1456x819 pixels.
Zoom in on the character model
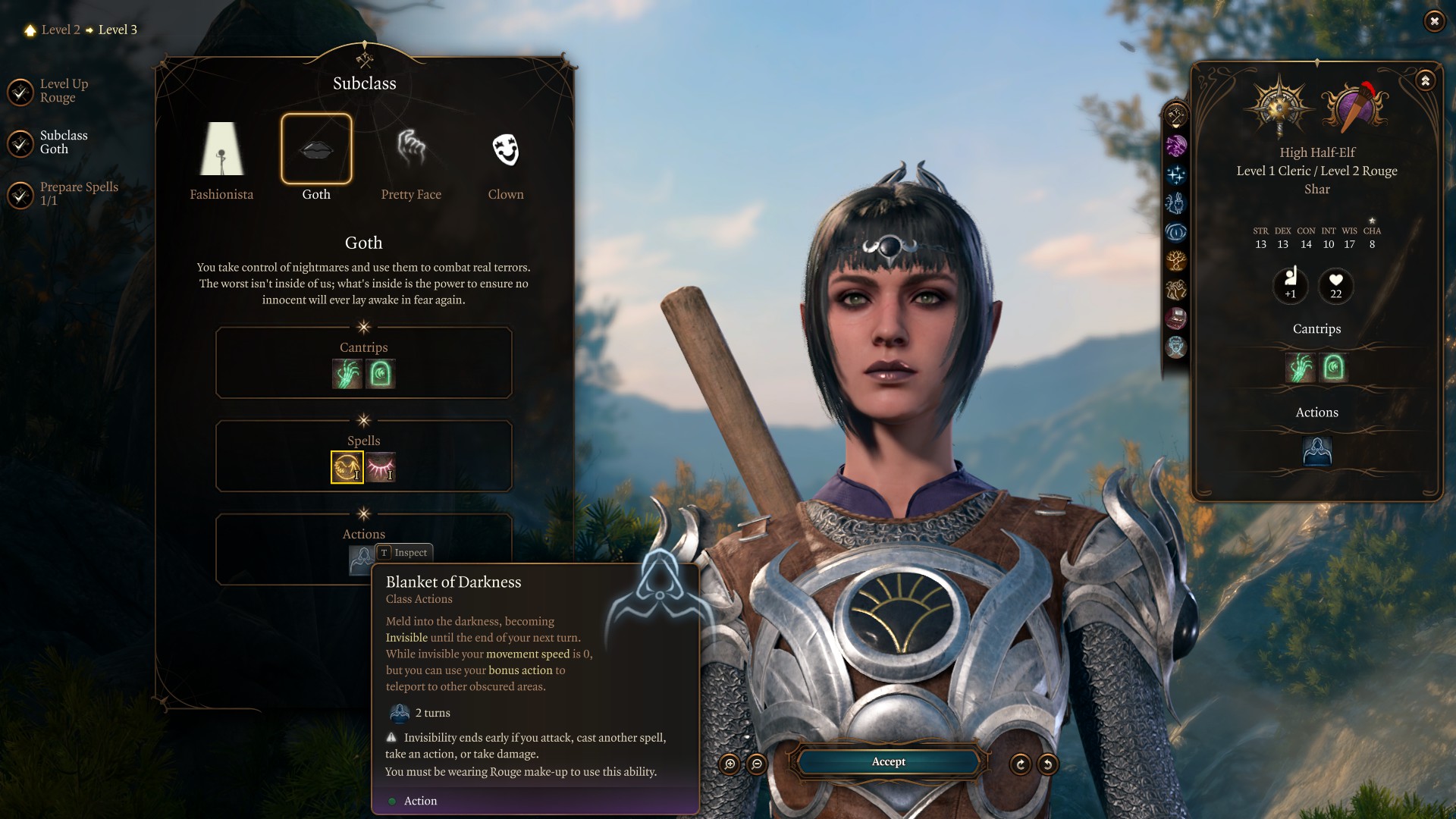[730, 764]
